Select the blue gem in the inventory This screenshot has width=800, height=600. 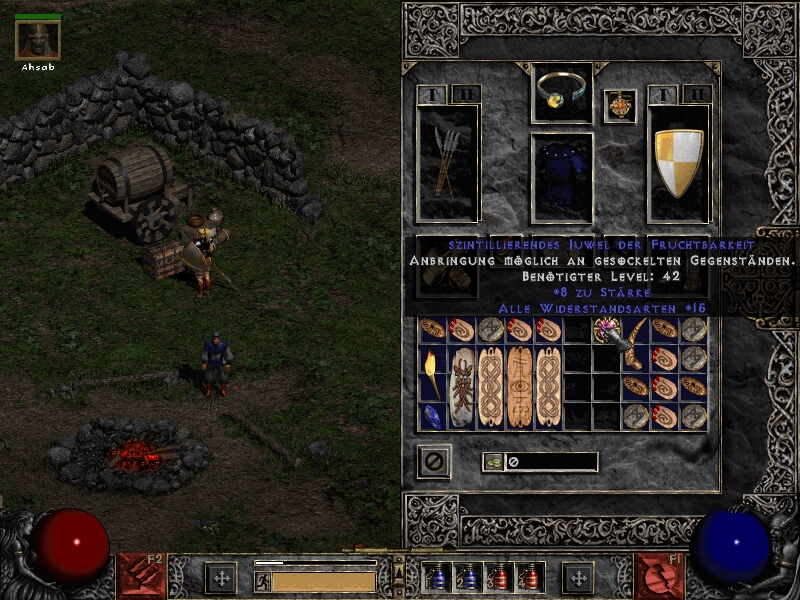coord(432,416)
